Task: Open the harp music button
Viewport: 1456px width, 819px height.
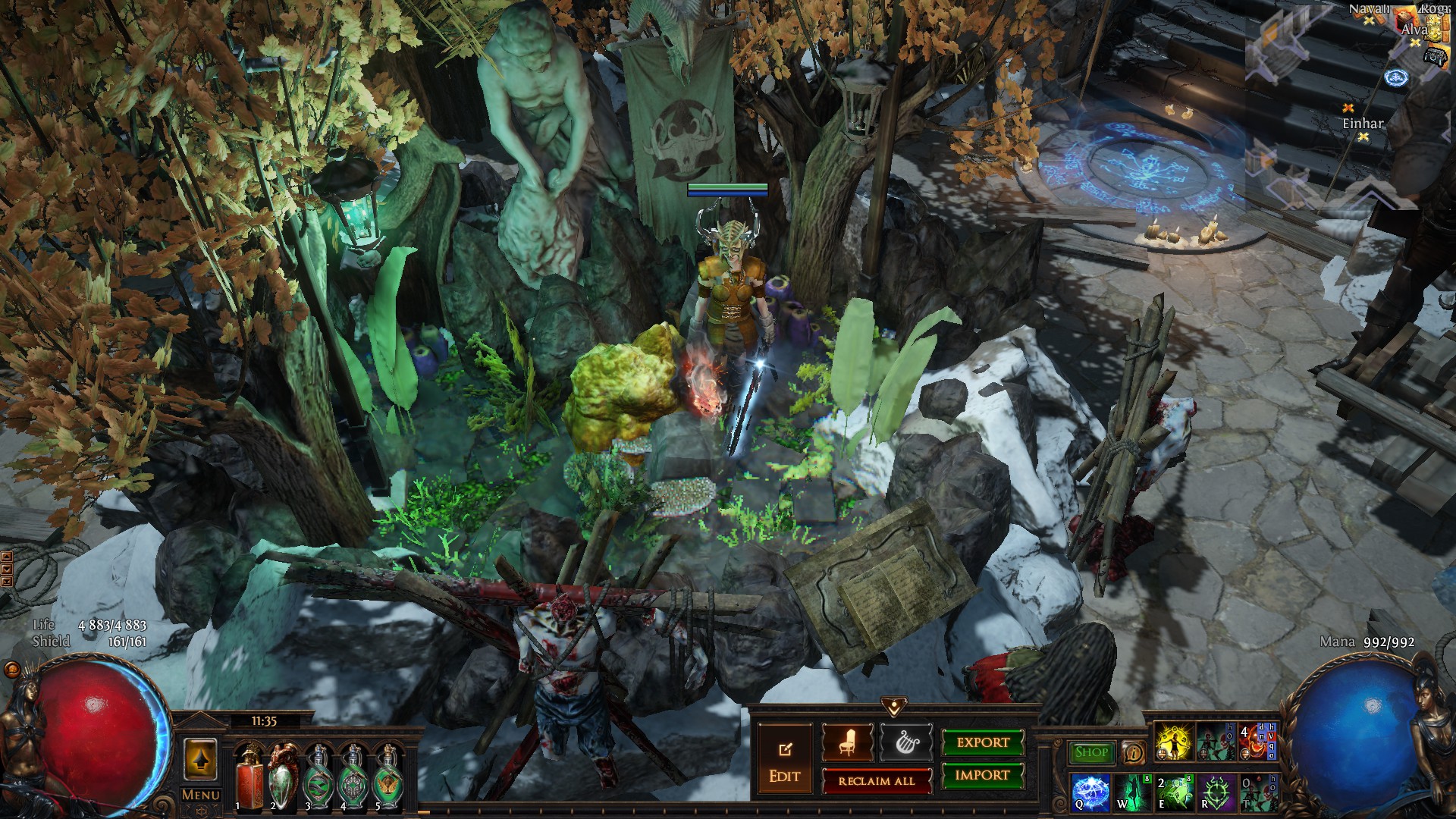Action: click(905, 742)
